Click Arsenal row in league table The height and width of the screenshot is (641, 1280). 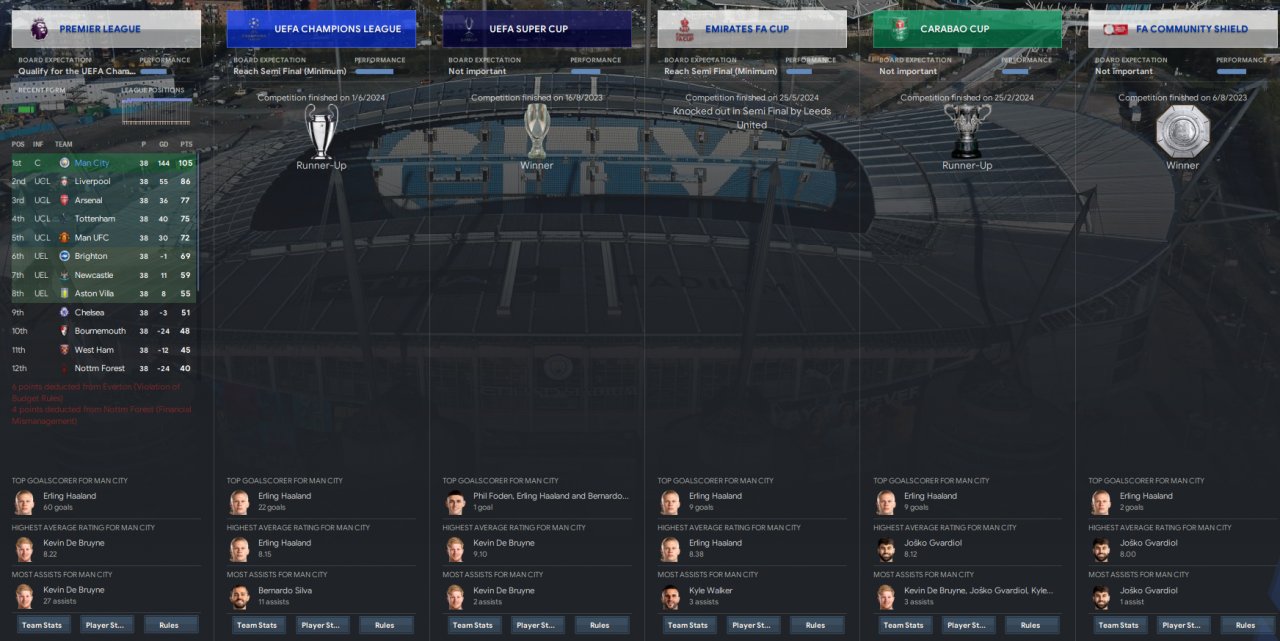(x=88, y=200)
